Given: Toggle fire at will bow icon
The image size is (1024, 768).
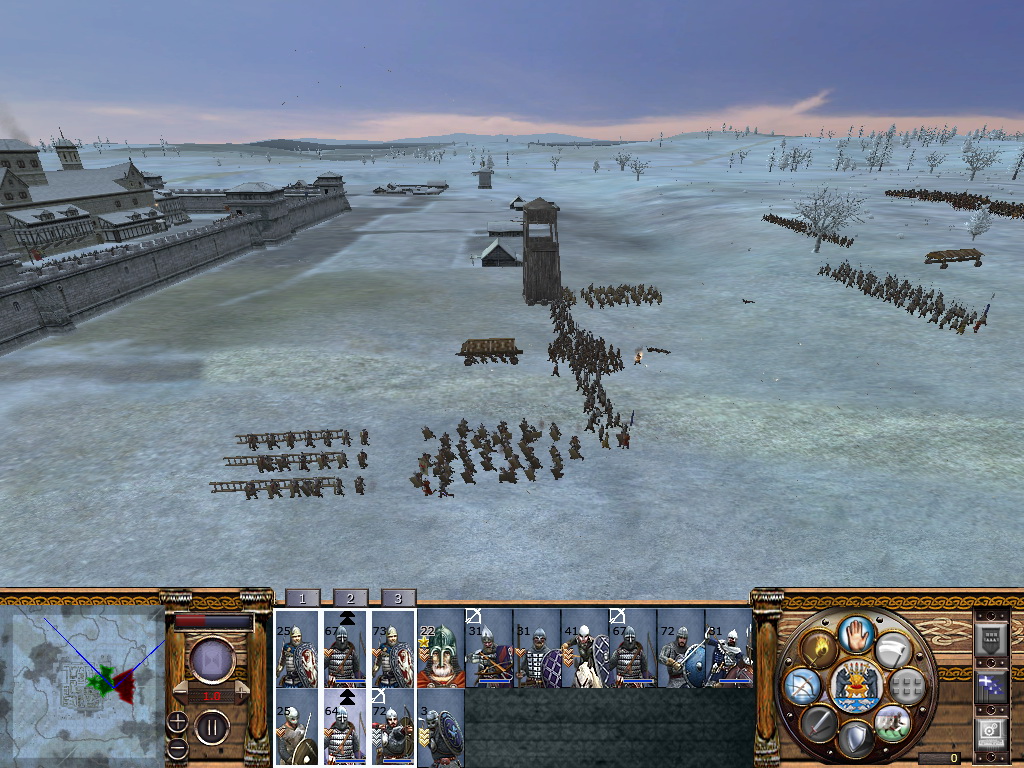Looking at the screenshot, I should pyautogui.click(x=801, y=686).
